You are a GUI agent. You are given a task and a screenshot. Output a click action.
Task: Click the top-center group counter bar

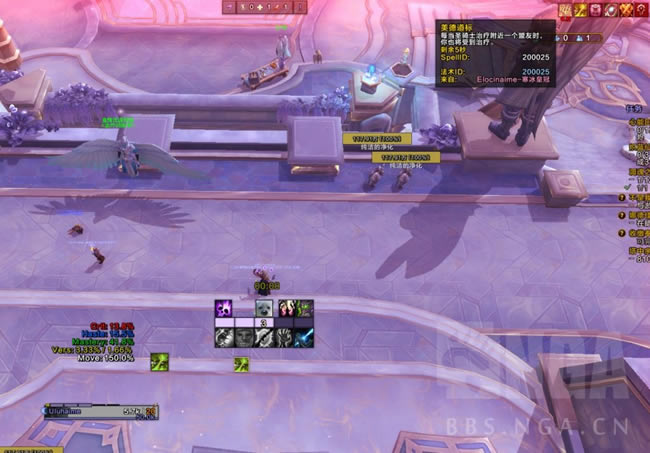pyautogui.click(x=266, y=7)
